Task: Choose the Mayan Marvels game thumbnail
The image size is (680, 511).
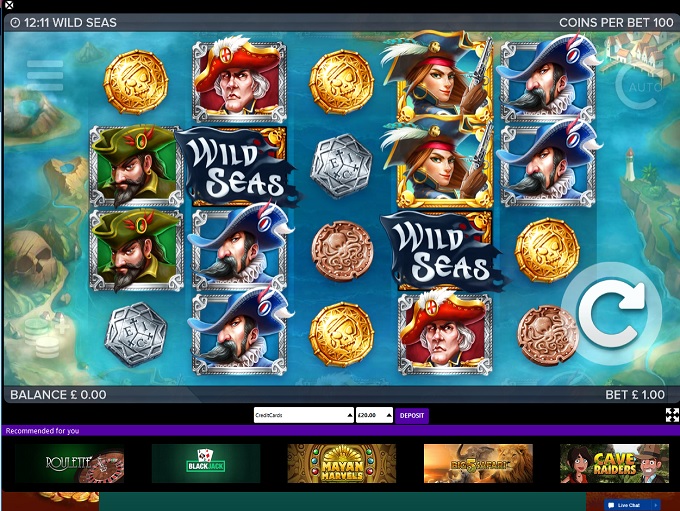Action: tap(342, 464)
